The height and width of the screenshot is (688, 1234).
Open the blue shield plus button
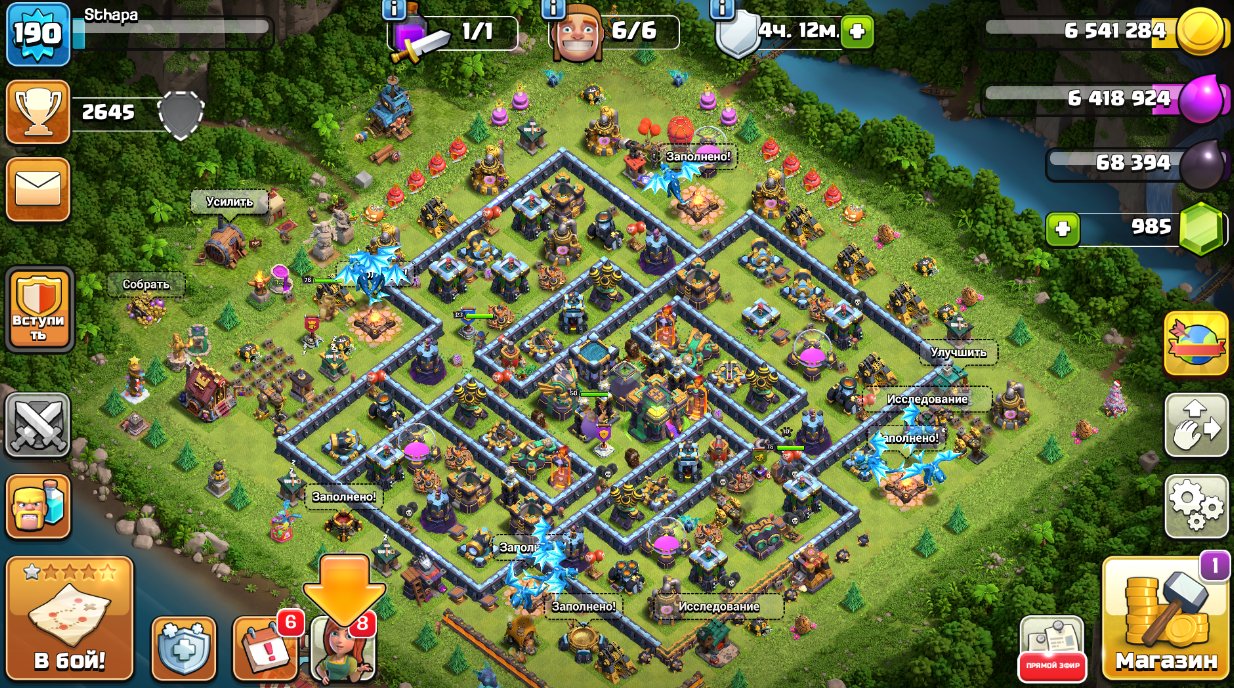coord(184,648)
